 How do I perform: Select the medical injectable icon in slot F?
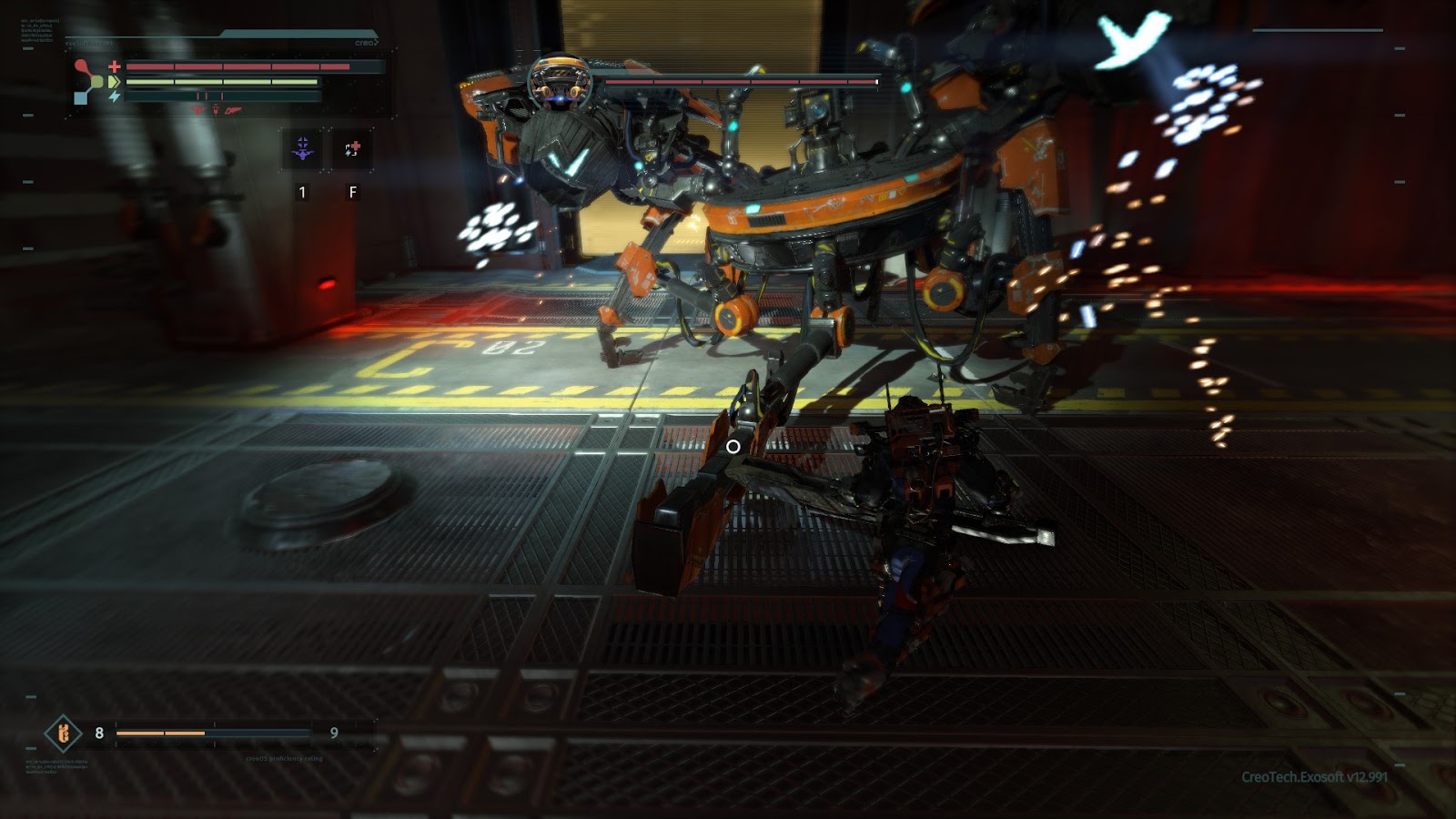(x=351, y=147)
